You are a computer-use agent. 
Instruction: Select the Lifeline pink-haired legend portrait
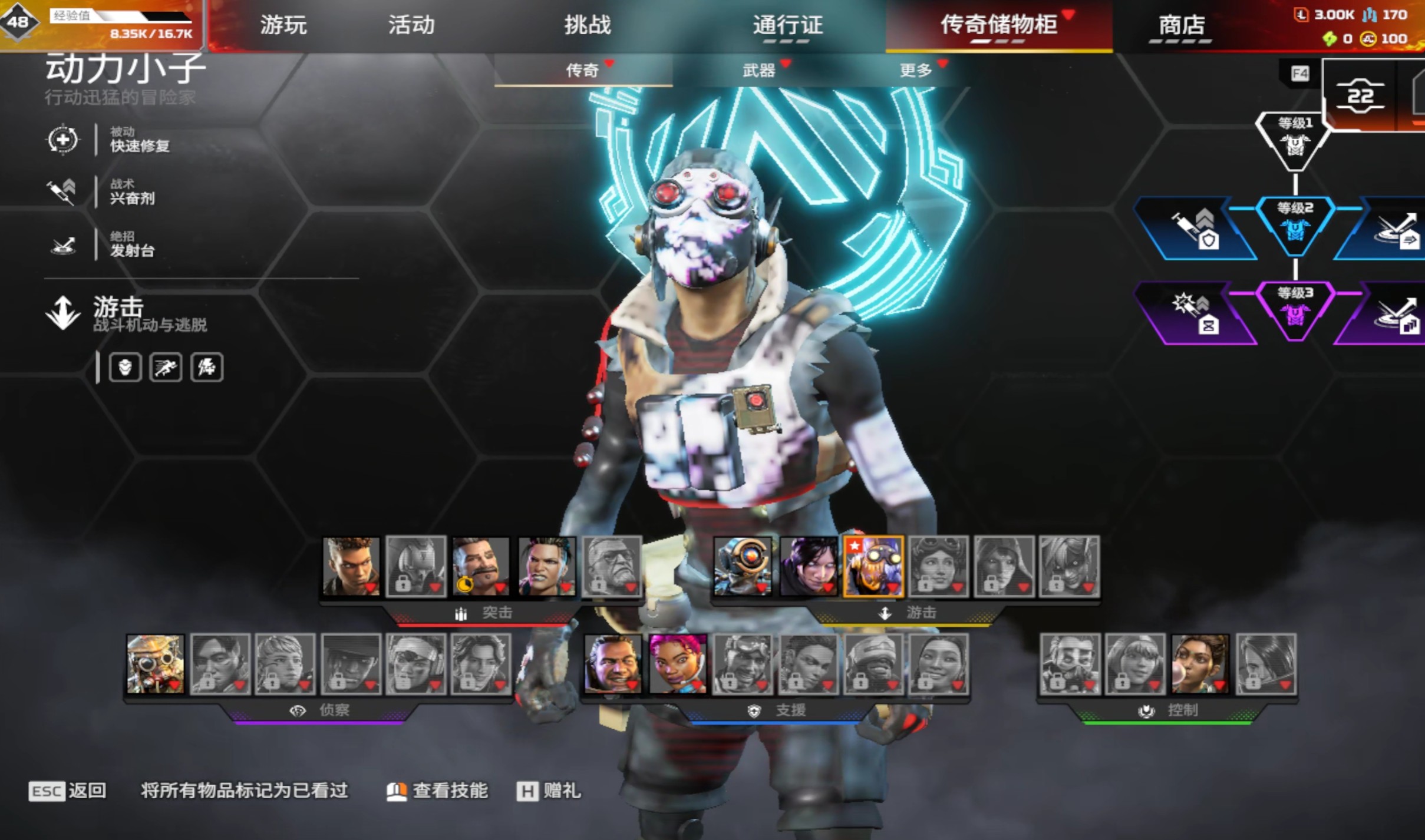pyautogui.click(x=678, y=664)
